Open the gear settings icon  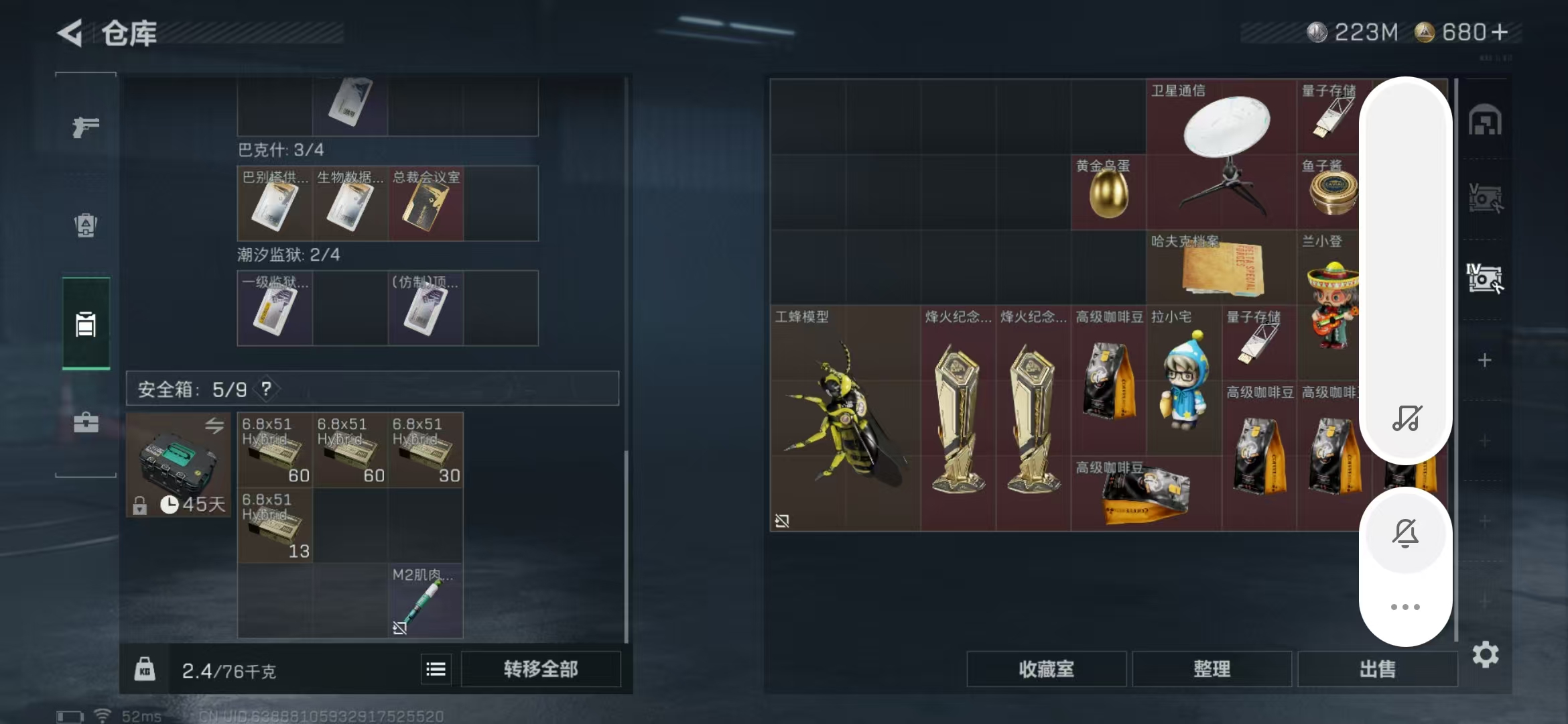click(1485, 654)
